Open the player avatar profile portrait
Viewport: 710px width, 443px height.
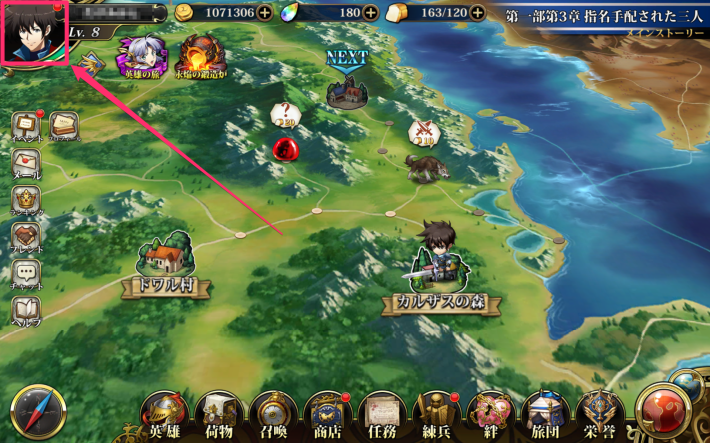[34, 33]
